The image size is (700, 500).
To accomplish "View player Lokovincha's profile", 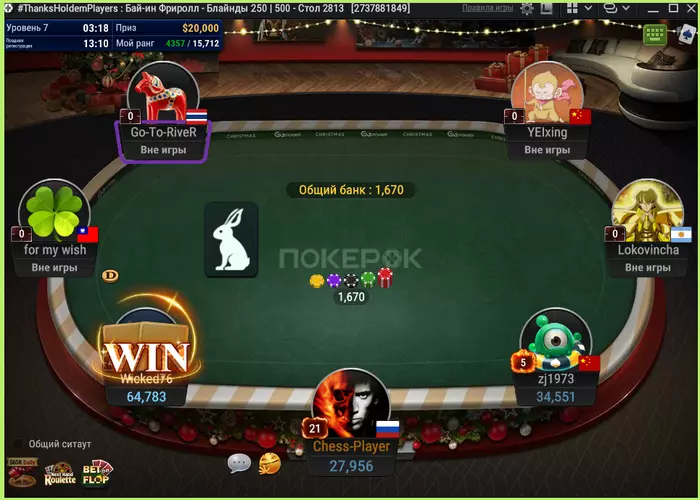I will 647,215.
